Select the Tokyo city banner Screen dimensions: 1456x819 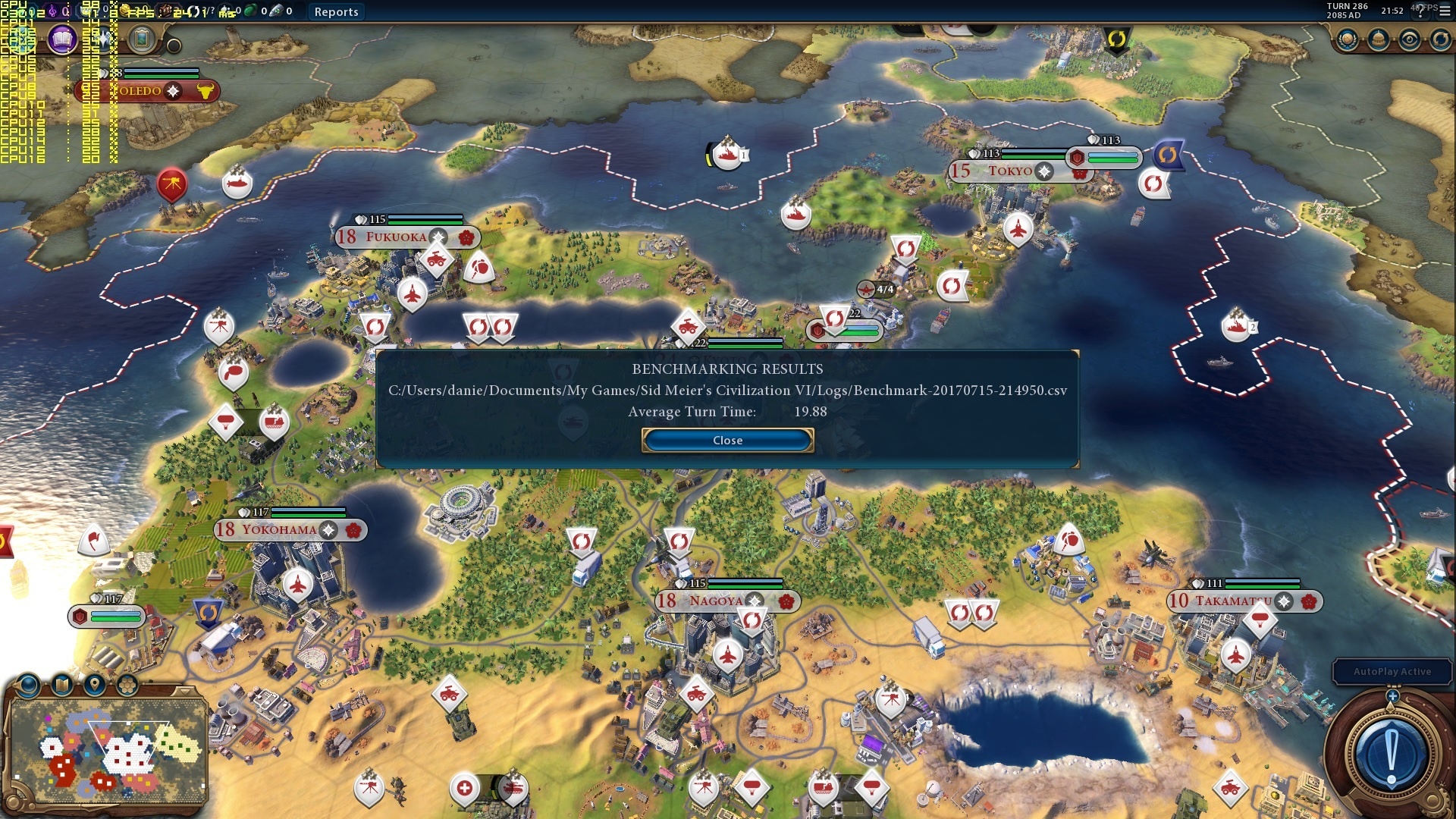coord(1009,171)
